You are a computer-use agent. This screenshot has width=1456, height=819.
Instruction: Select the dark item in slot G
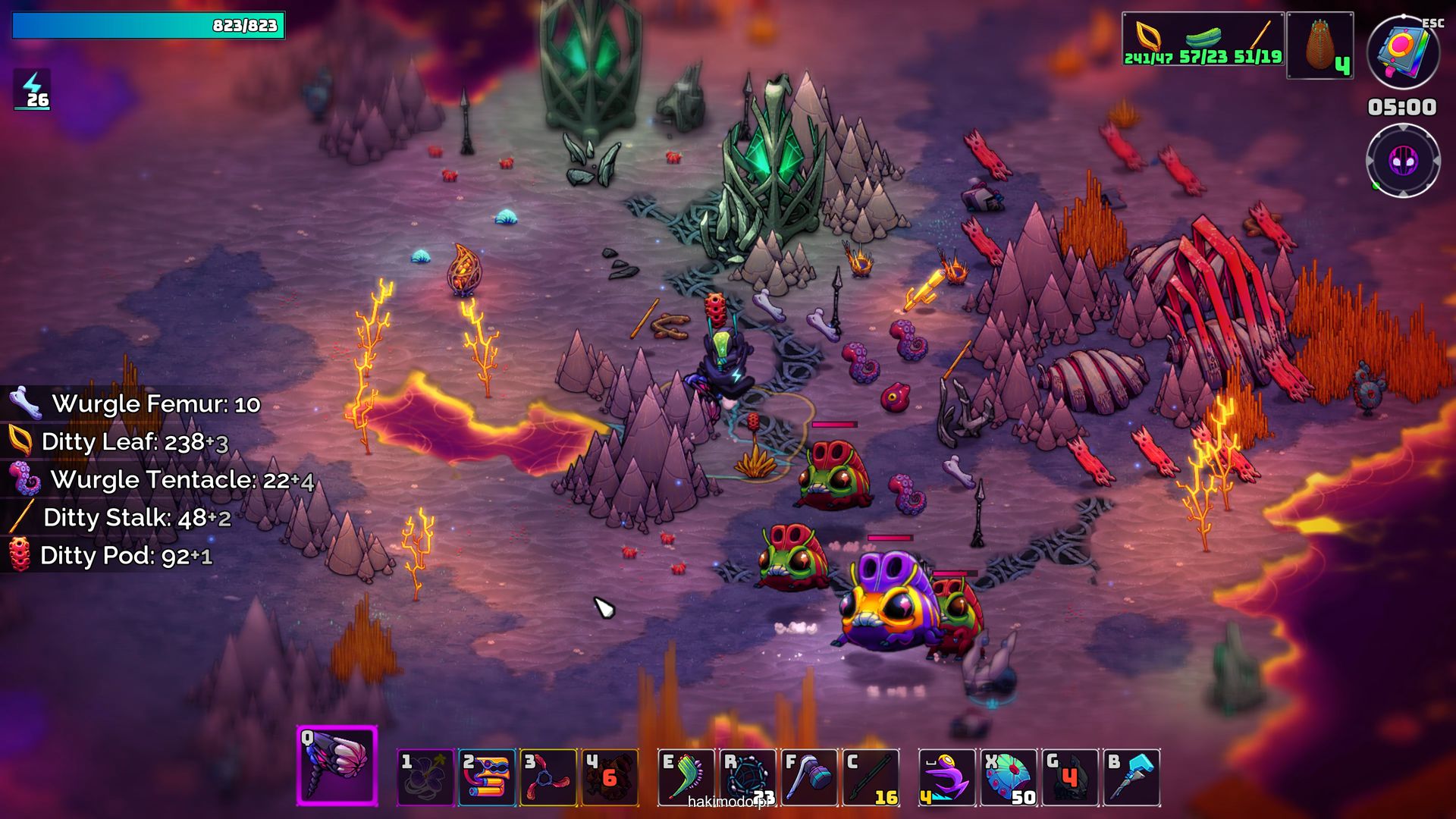[1070, 777]
